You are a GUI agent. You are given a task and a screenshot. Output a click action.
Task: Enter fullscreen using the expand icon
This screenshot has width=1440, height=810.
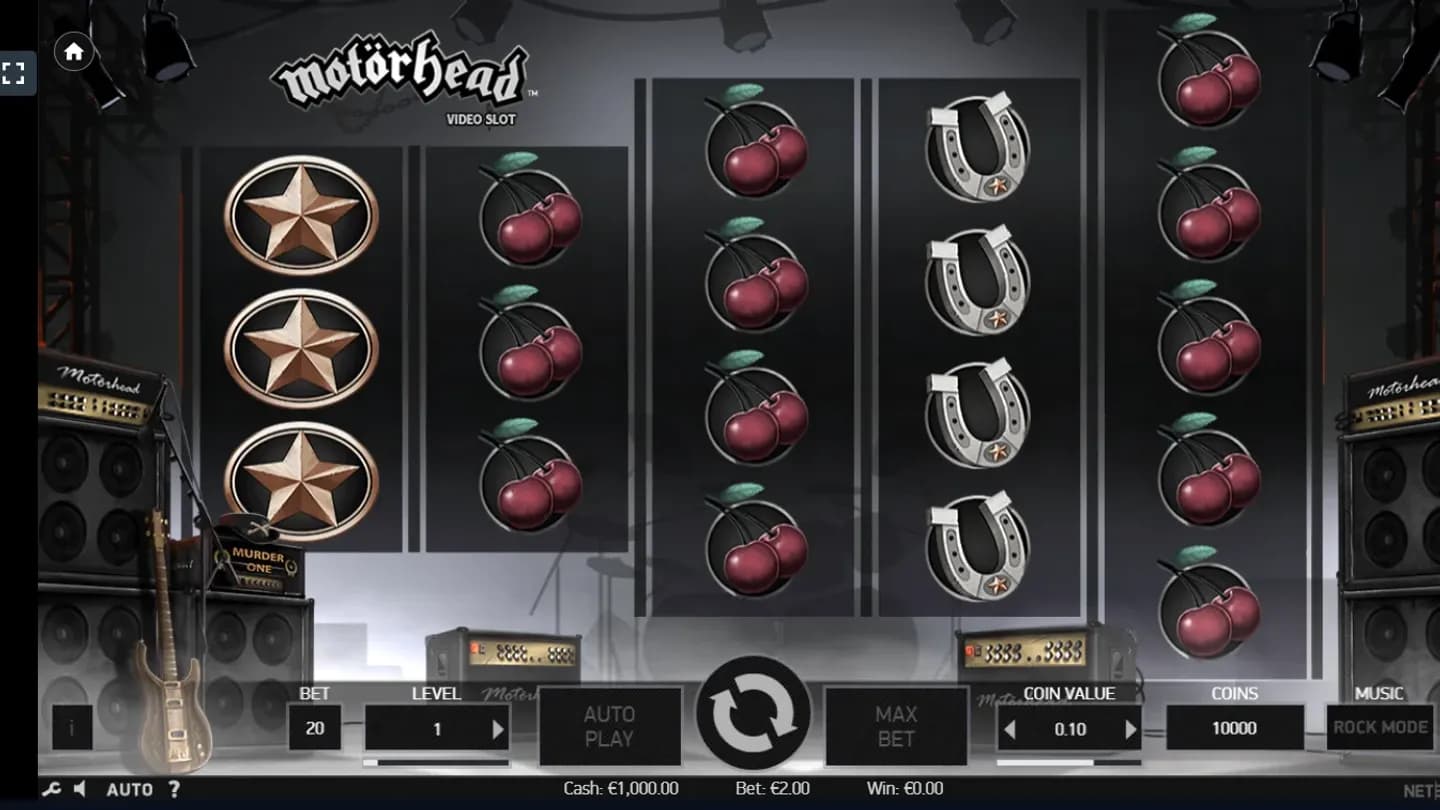click(14, 72)
